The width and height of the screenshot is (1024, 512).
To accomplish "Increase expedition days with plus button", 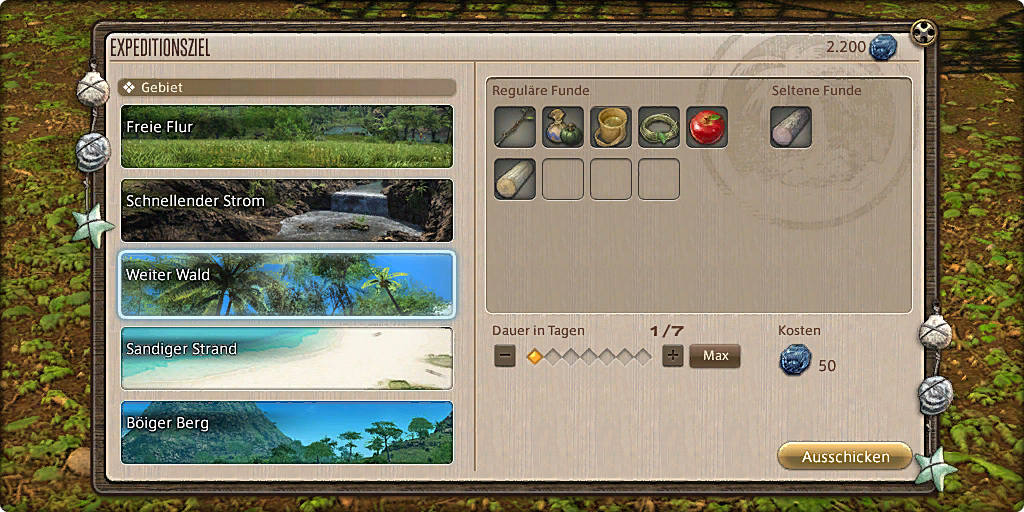I will coord(673,356).
